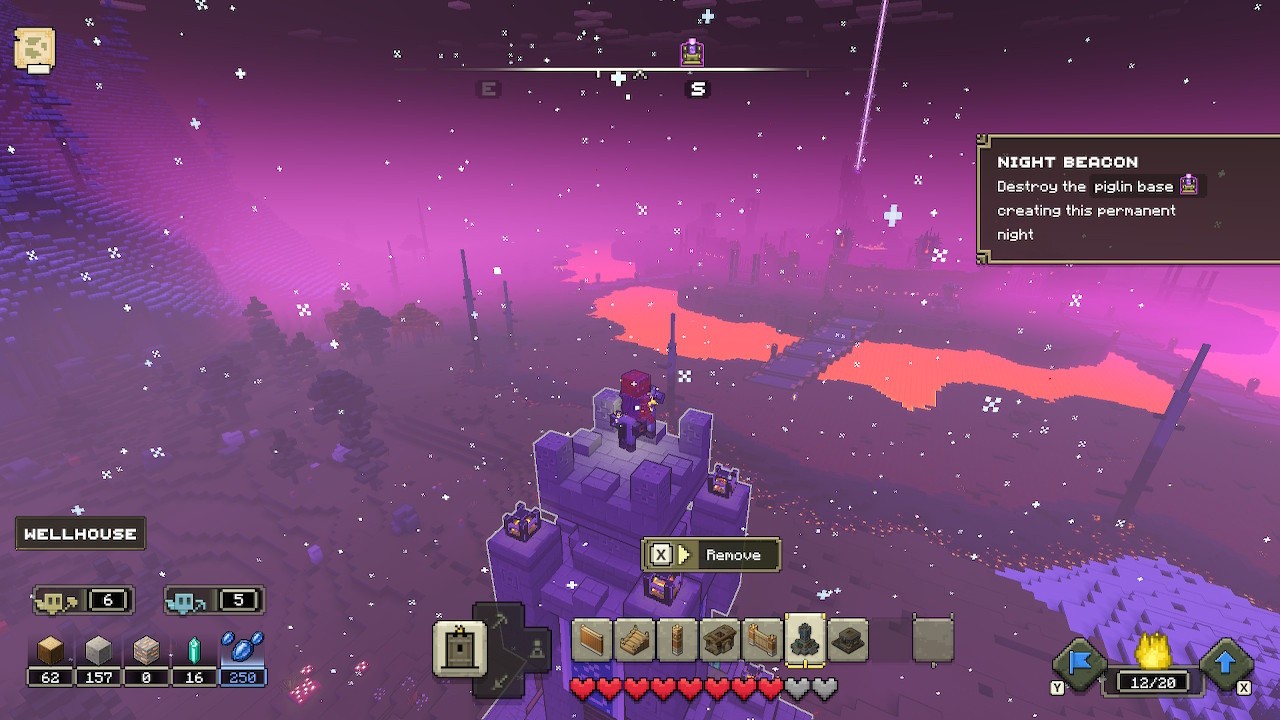Select the teal prismarine crystal resource icon
Viewport: 1280px width, 720px height.
click(194, 652)
